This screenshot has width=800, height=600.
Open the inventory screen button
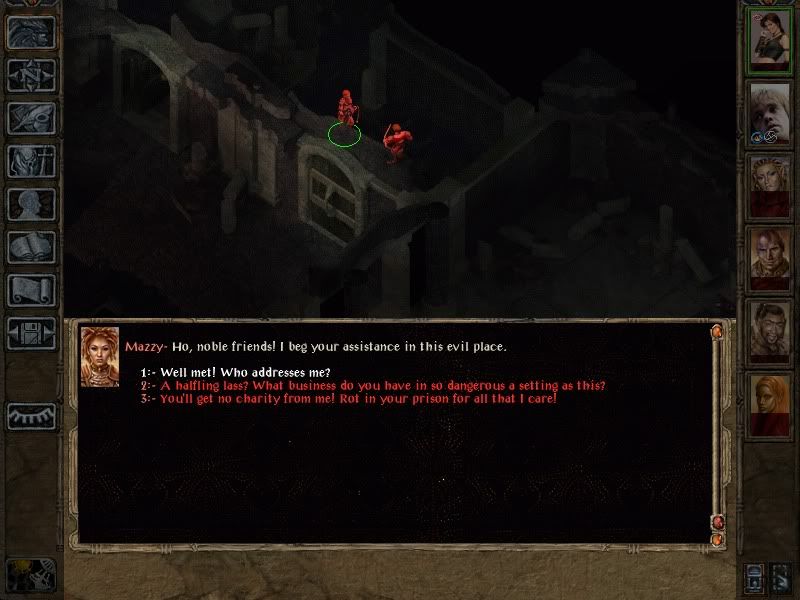[31, 161]
